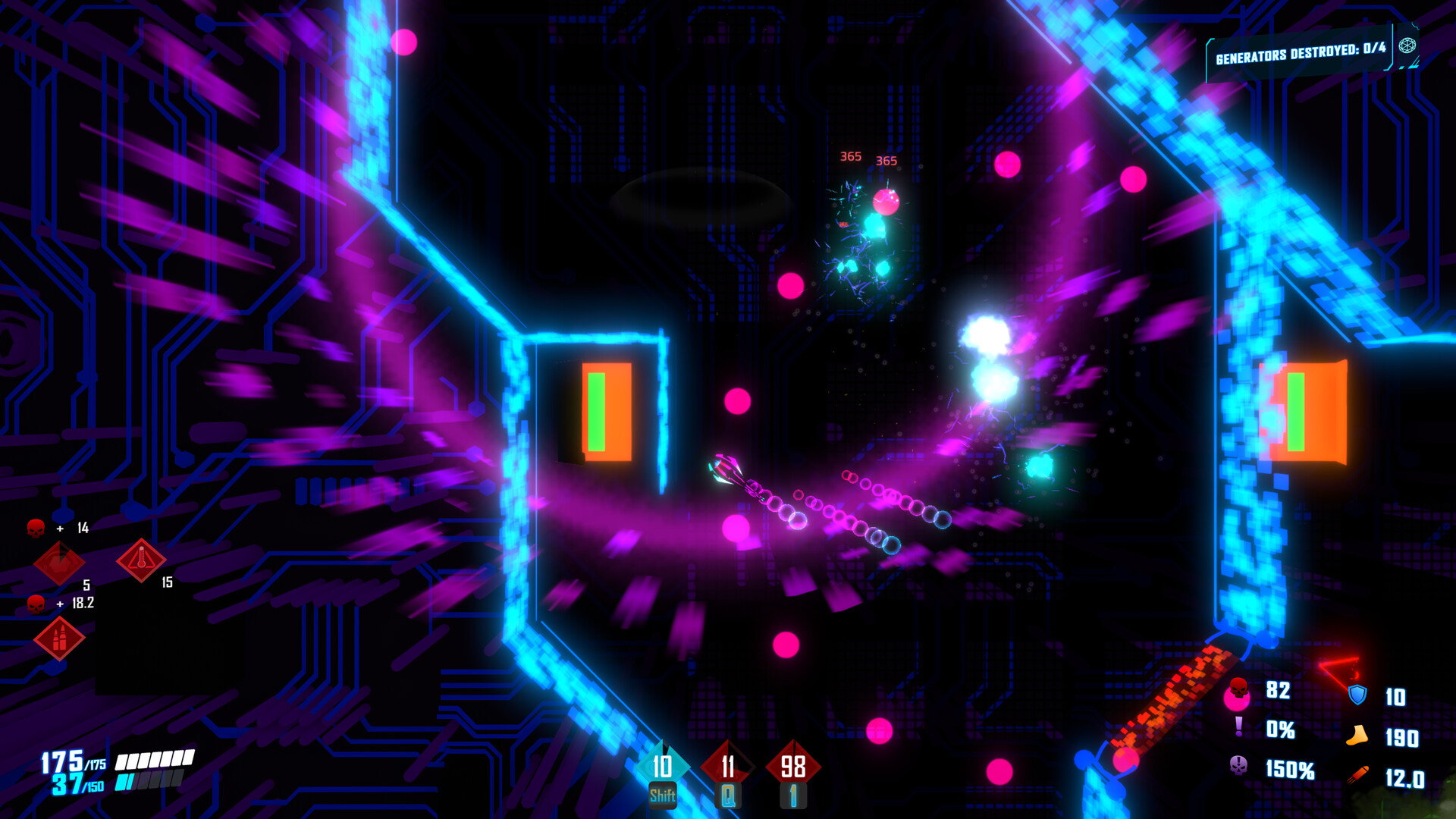This screenshot has width=1456, height=819.
Task: Select the purple exclamation crit chance icon
Action: pos(1238,726)
